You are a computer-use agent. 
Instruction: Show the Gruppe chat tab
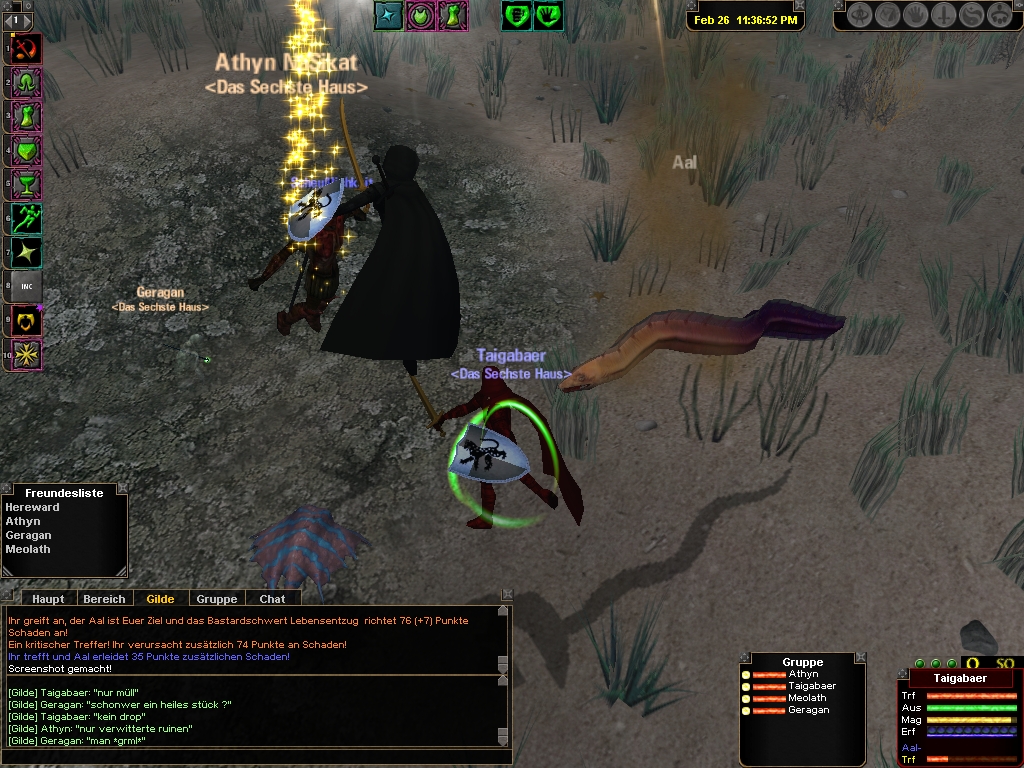pyautogui.click(x=217, y=599)
